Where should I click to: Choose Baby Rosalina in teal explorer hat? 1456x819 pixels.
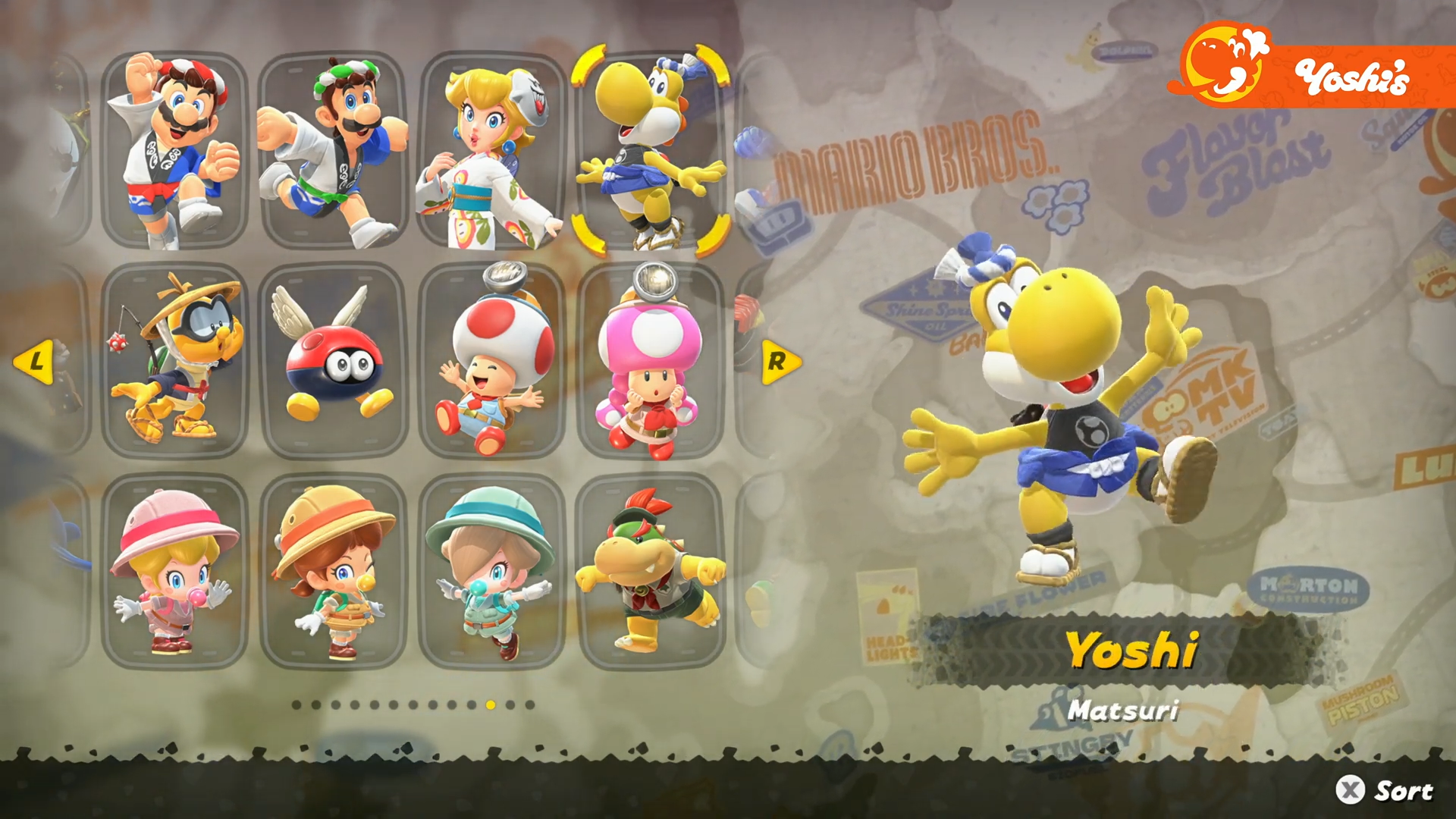click(491, 572)
